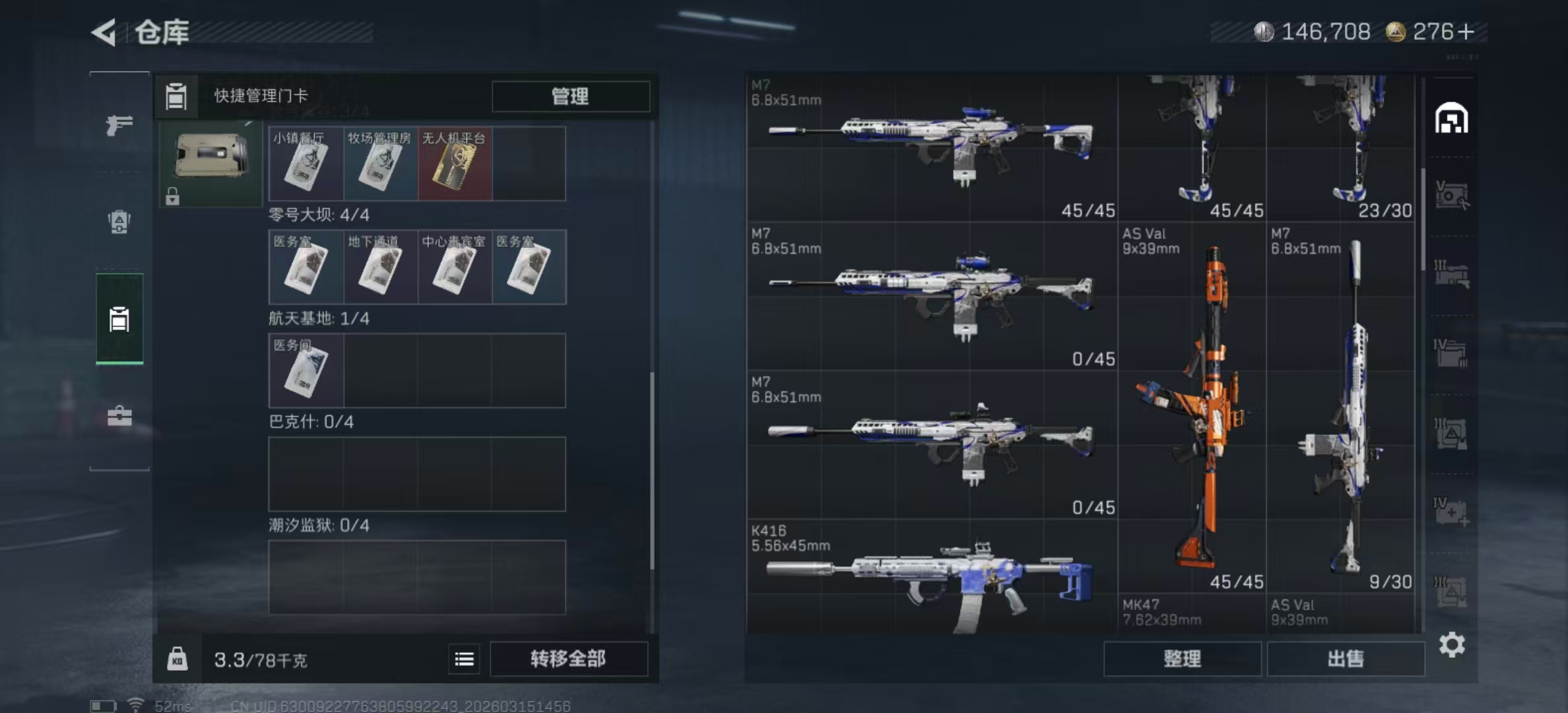This screenshot has width=1568, height=713.
Task: Open the list view icon beside 转移全部
Action: (x=464, y=659)
